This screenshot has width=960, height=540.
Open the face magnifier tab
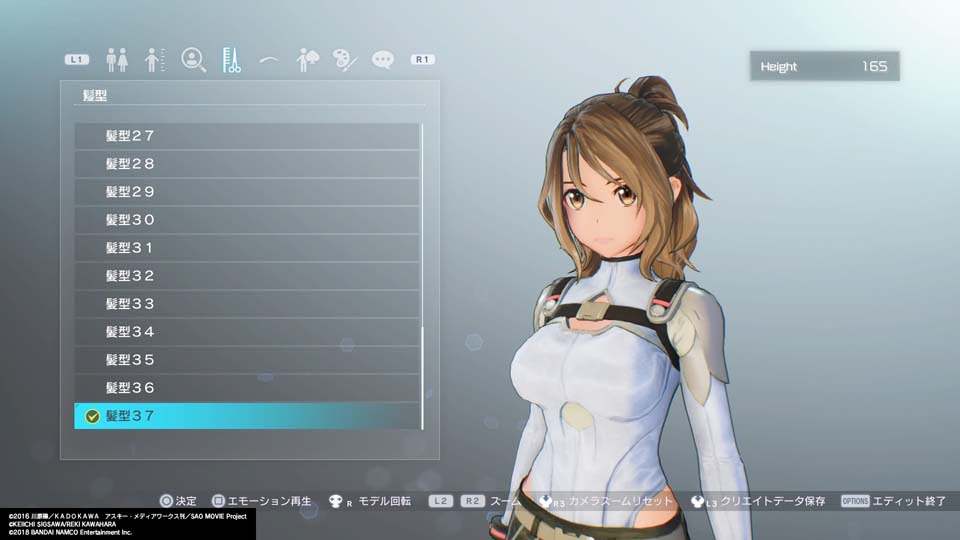coord(193,60)
